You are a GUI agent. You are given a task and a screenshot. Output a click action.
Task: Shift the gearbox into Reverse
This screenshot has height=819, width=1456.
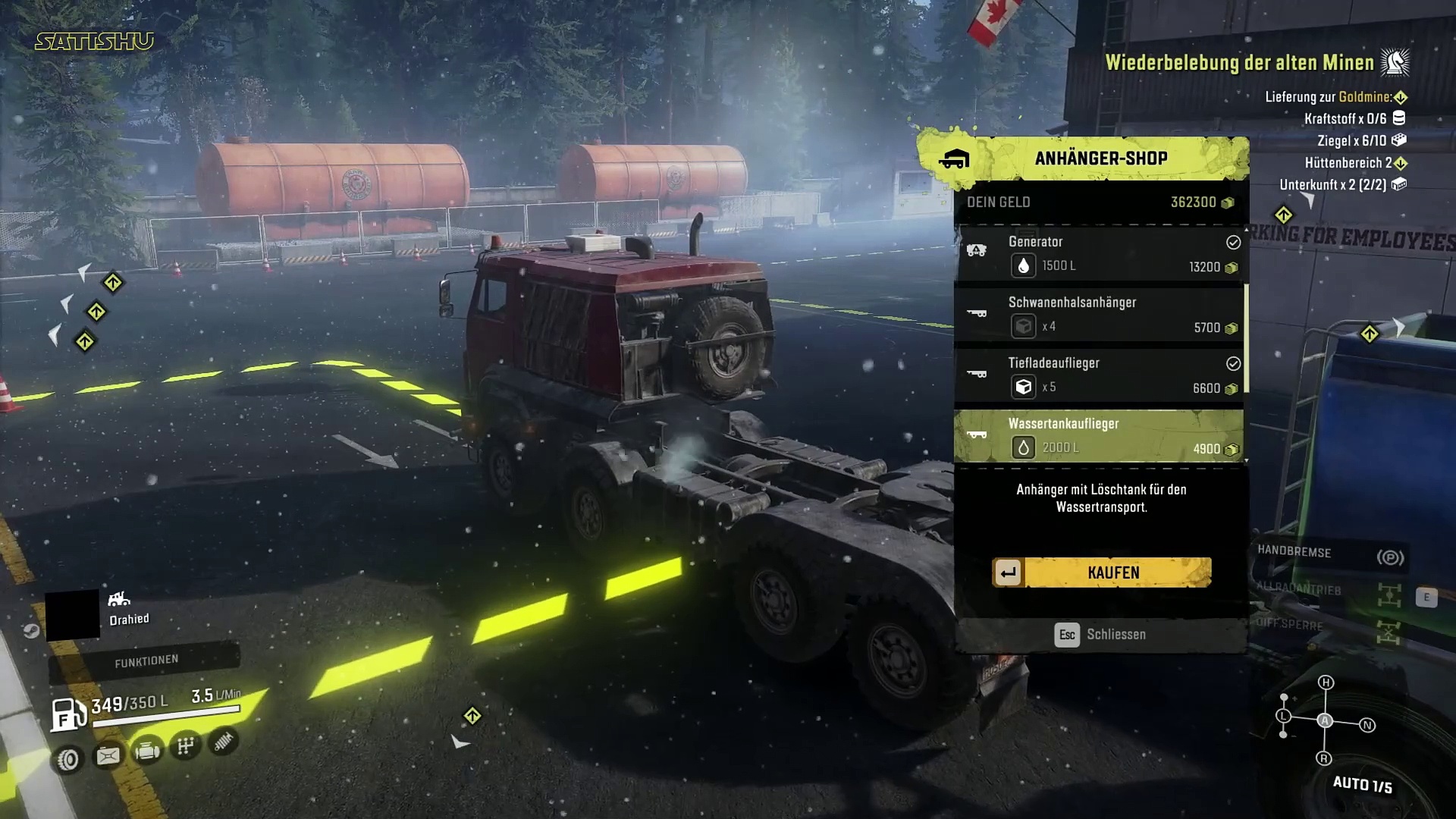(x=1324, y=758)
